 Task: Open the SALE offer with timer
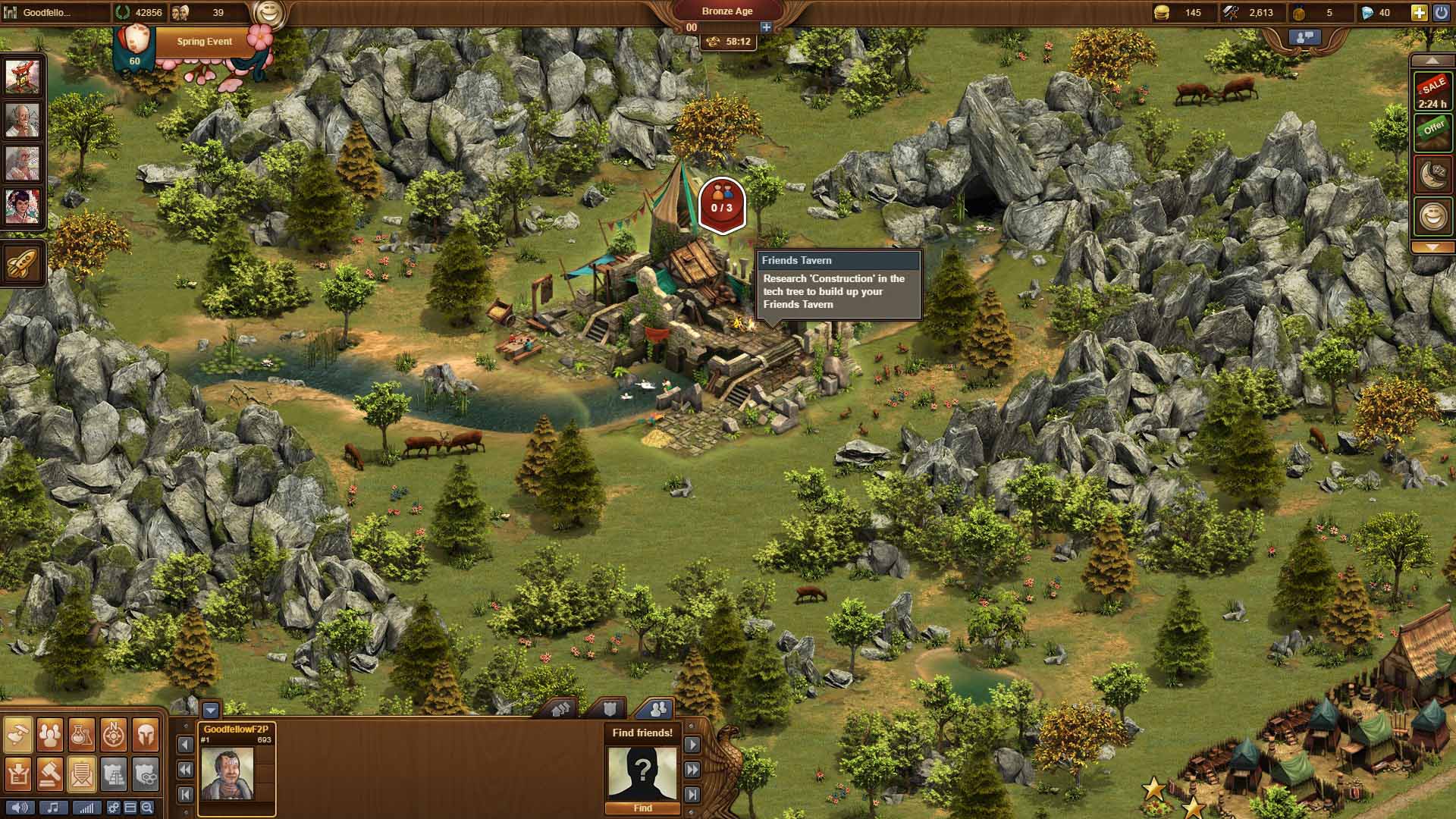click(1432, 93)
